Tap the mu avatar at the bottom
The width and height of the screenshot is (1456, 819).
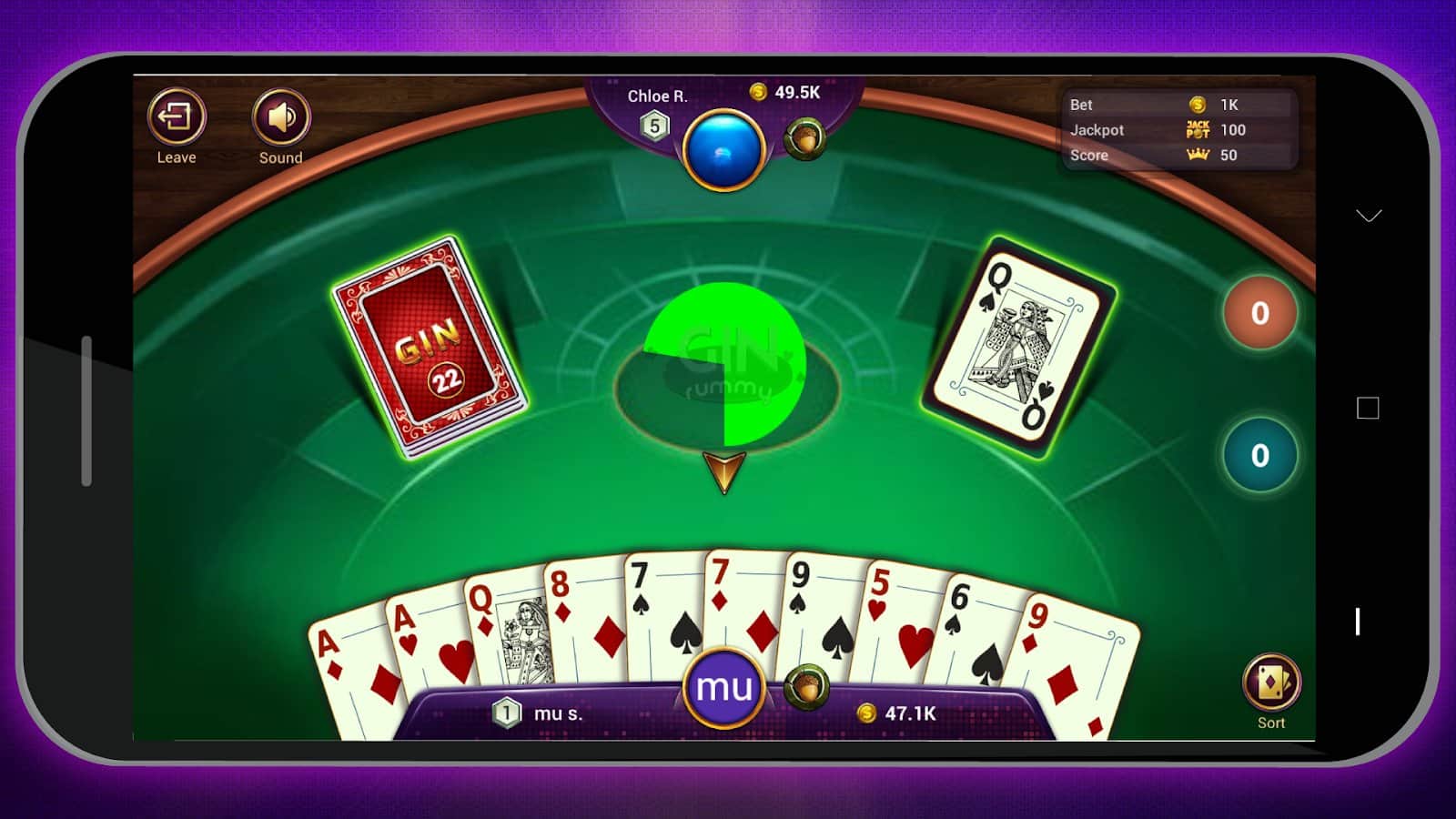[x=723, y=689]
